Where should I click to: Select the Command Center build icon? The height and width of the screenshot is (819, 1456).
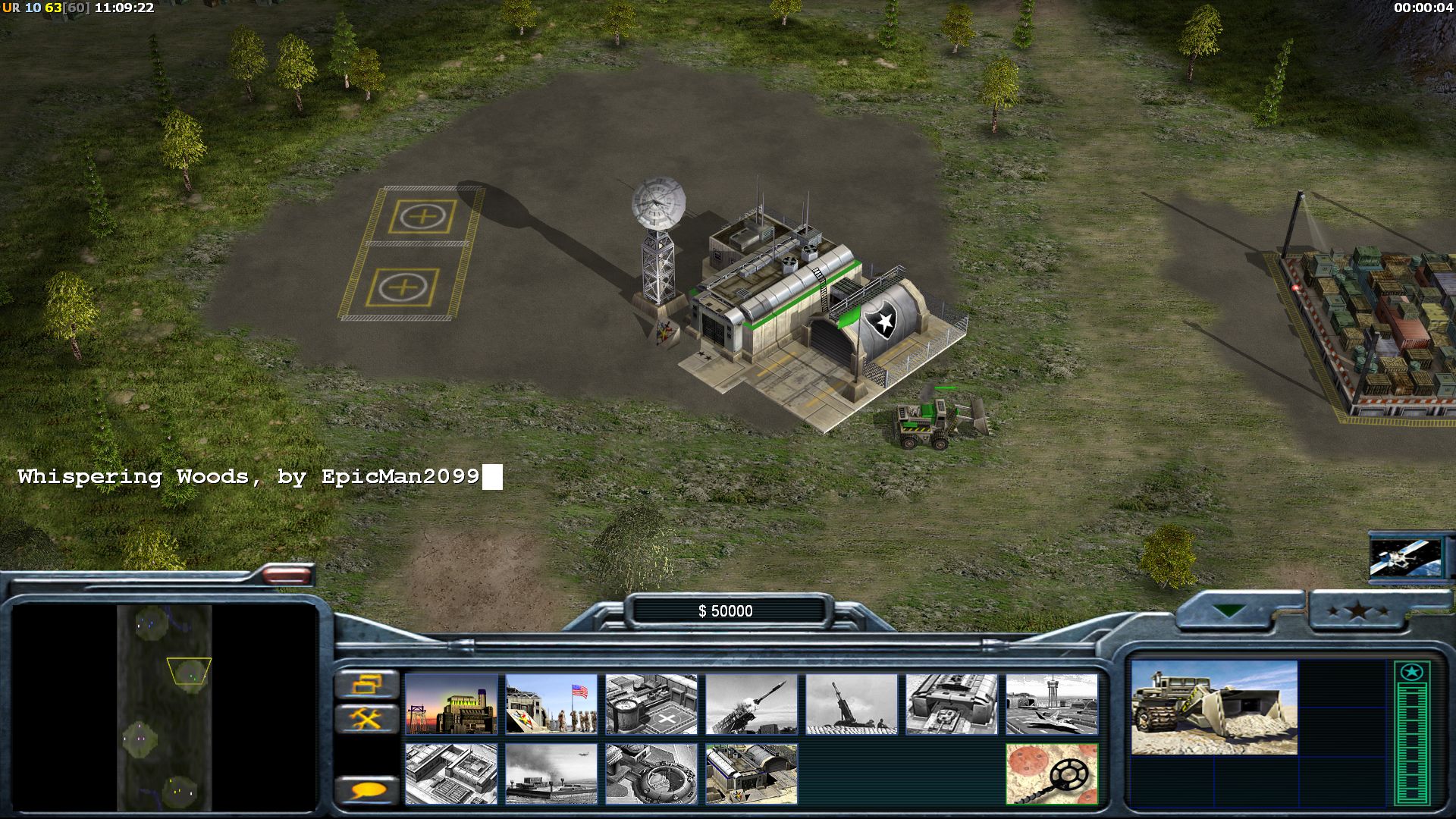752,773
